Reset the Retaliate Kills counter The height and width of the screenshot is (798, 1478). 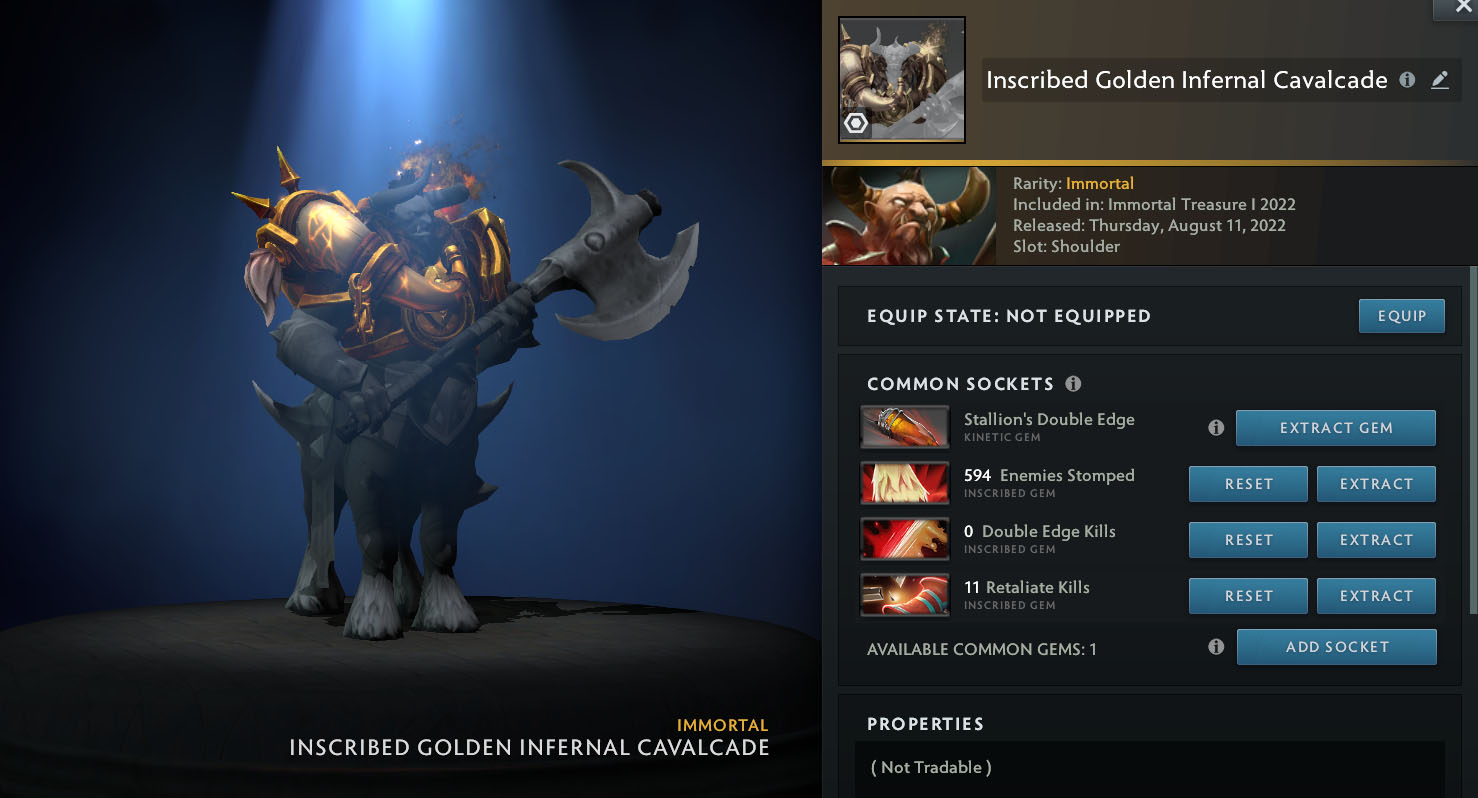coord(1248,596)
